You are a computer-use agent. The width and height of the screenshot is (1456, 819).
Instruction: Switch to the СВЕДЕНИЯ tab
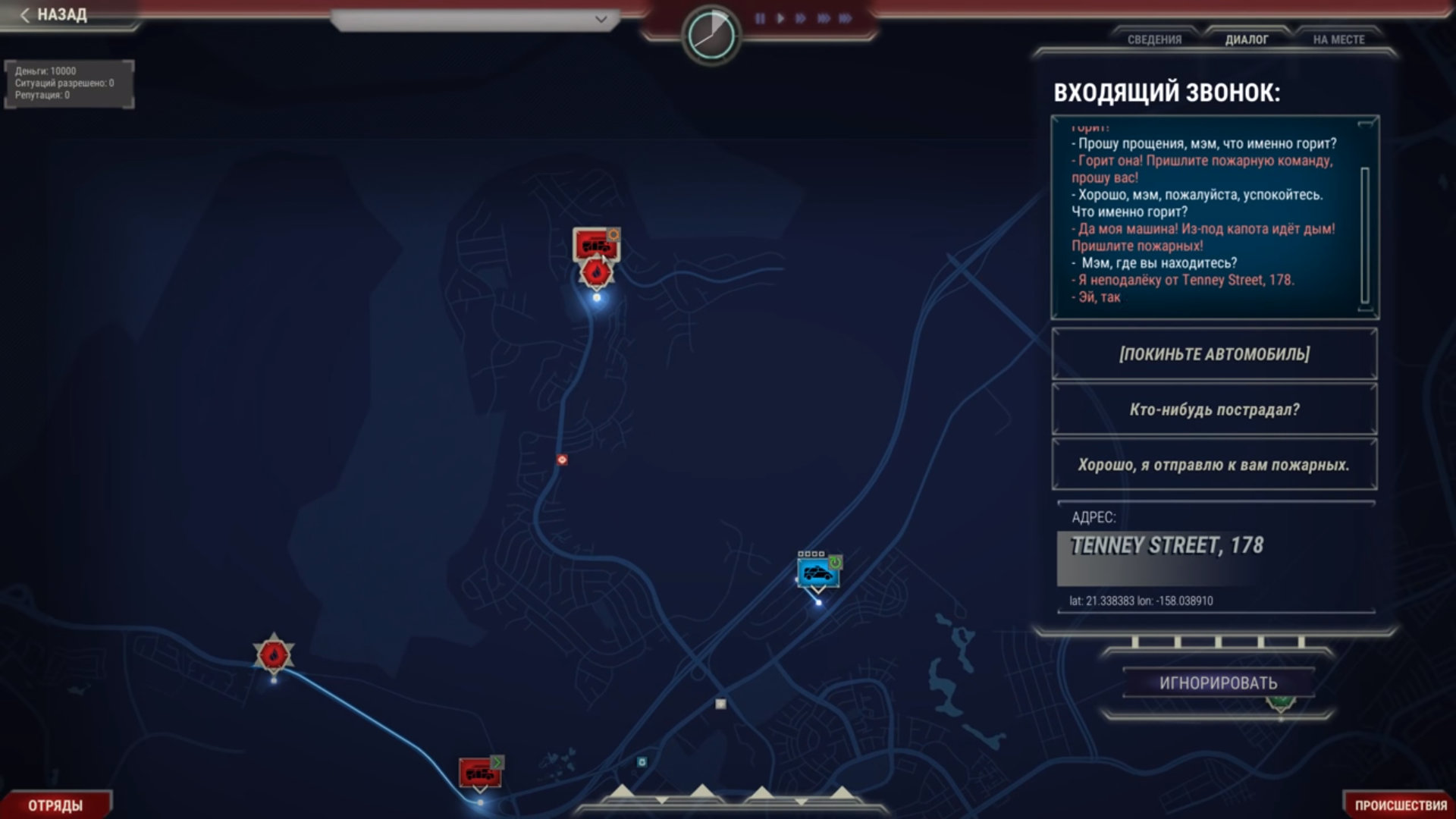tap(1154, 39)
